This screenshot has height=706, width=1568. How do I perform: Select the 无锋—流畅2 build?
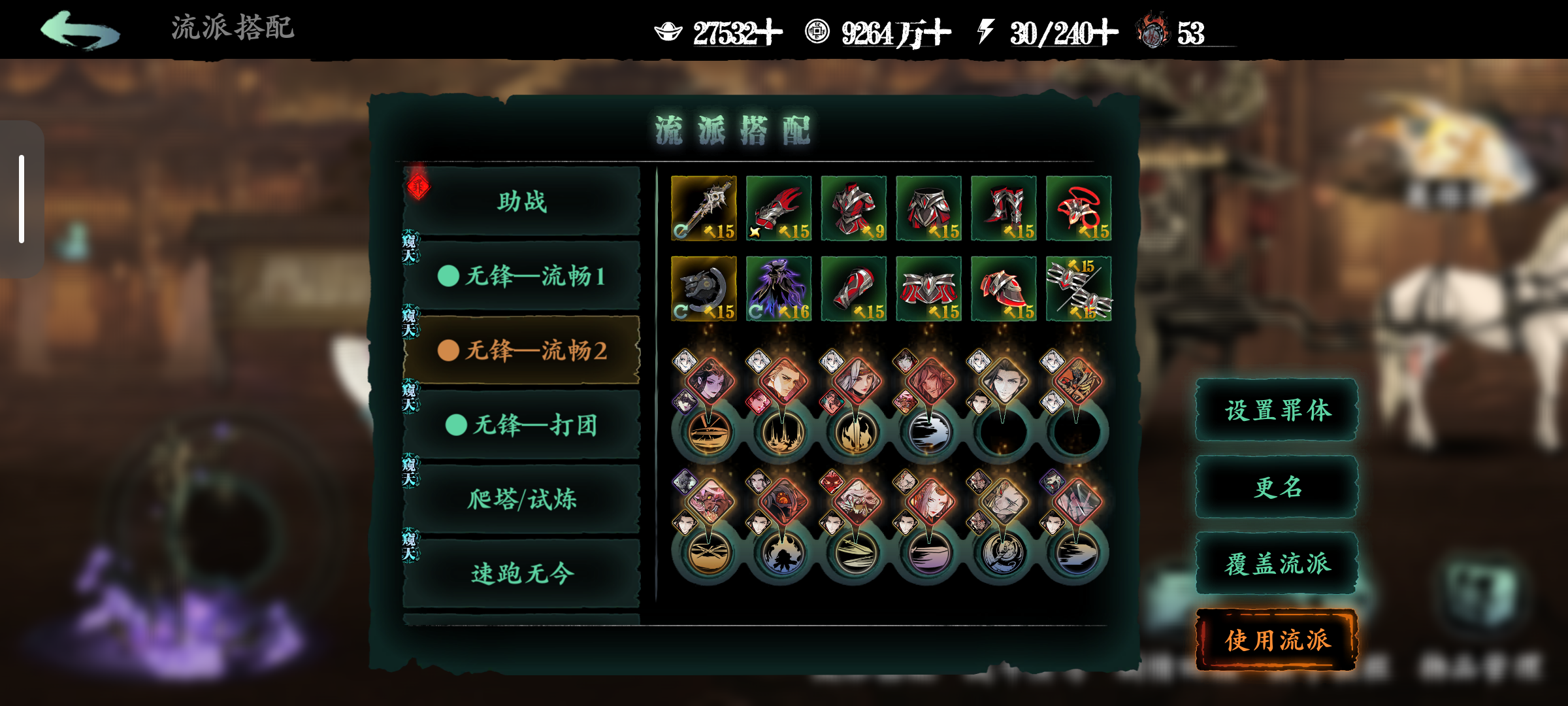521,350
